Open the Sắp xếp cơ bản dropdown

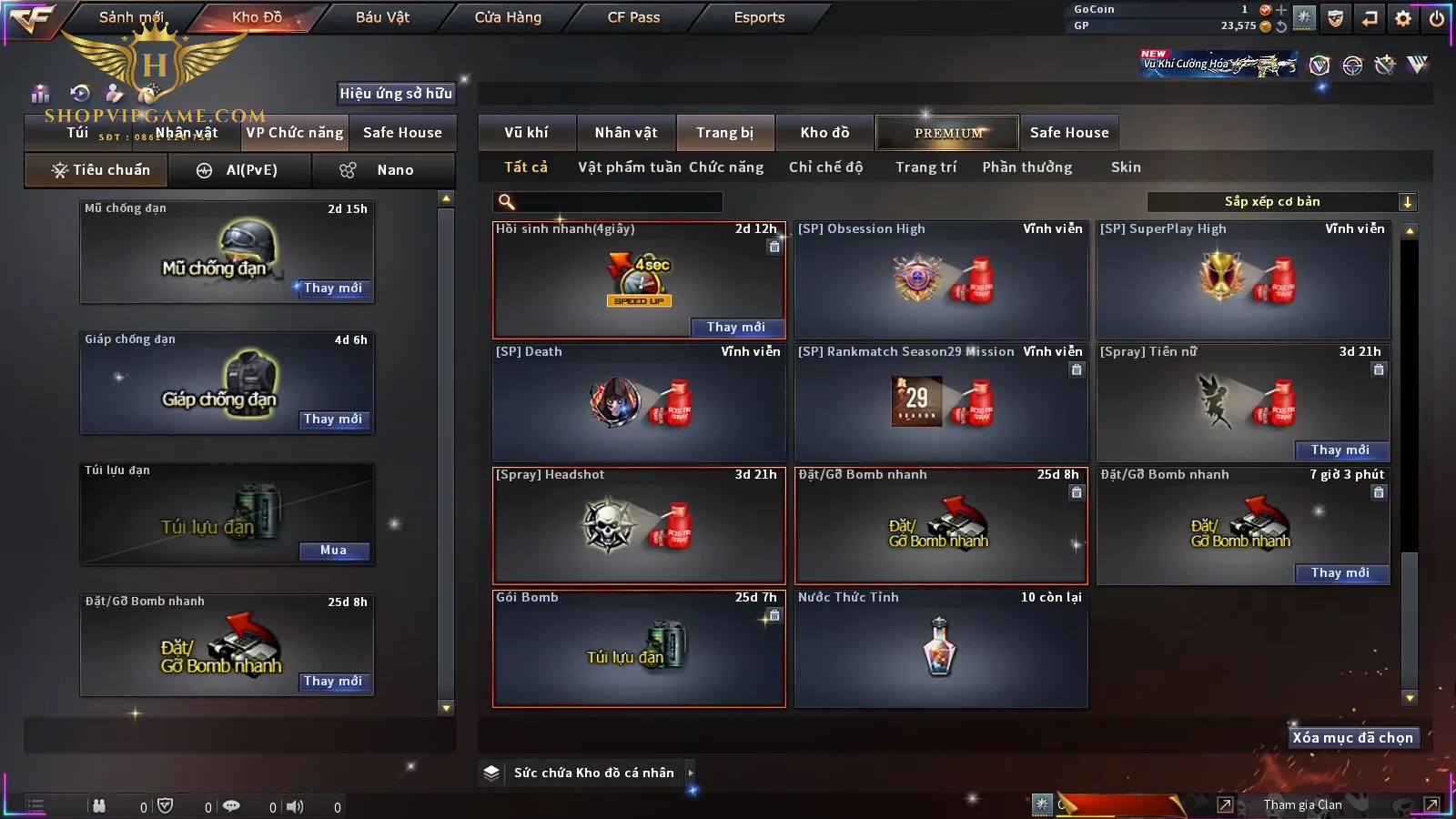coord(1281,202)
